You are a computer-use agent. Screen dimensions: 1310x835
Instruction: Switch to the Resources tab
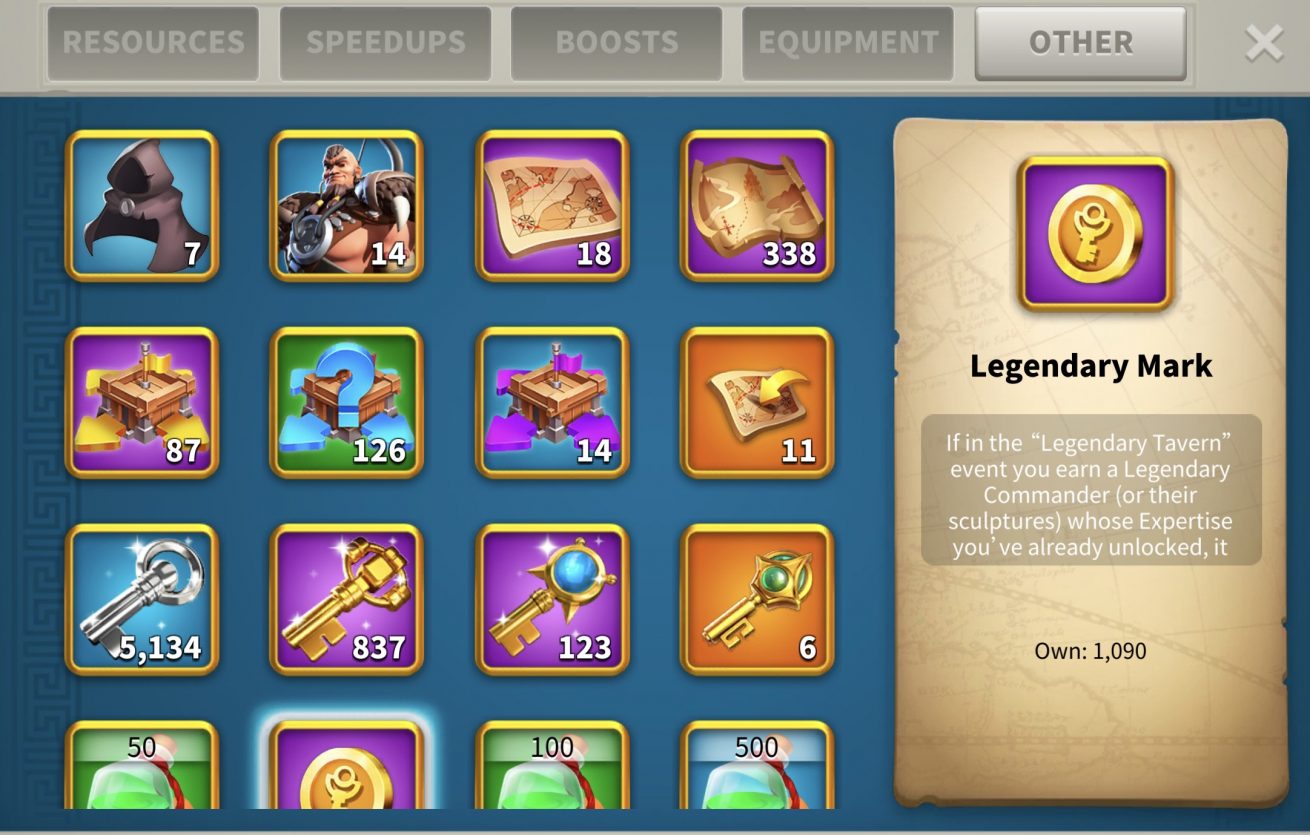tap(153, 43)
